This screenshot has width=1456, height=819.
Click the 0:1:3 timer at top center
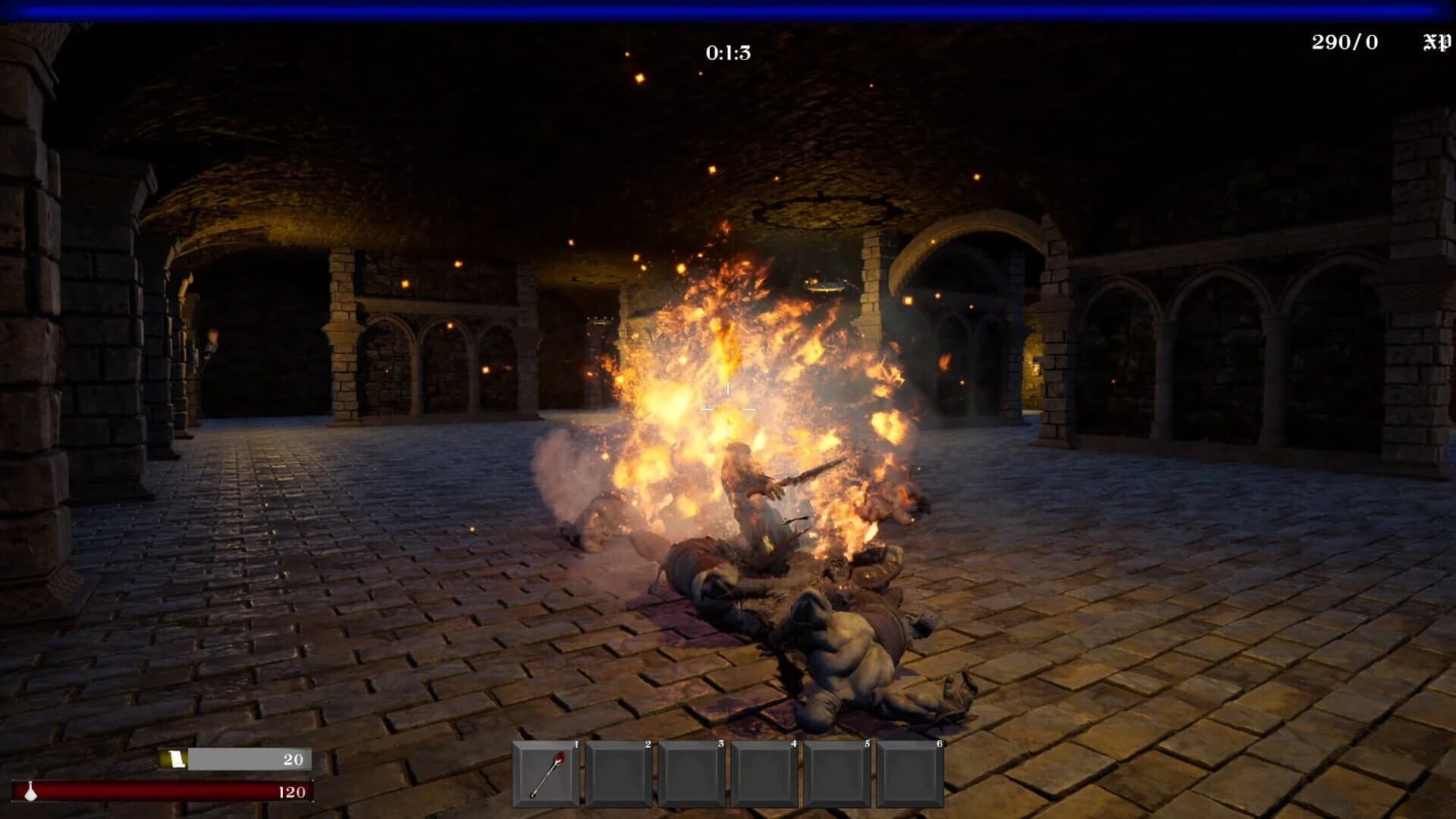(726, 52)
